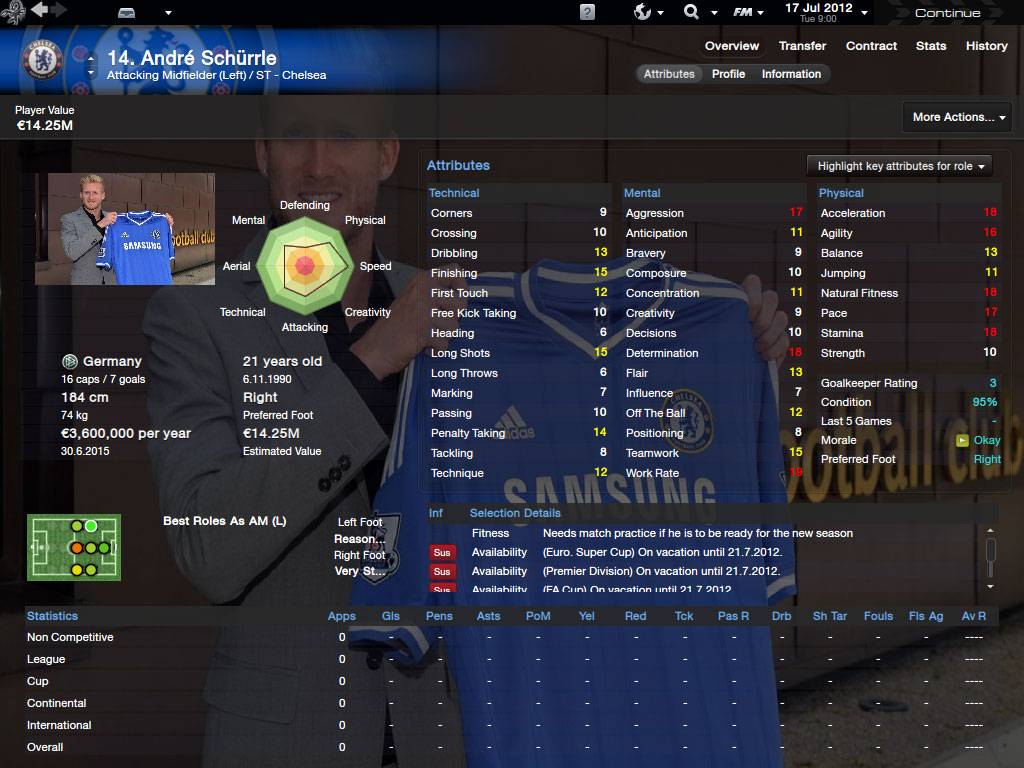Switch to the Transfer tab
This screenshot has width=1024, height=768.
(x=803, y=46)
